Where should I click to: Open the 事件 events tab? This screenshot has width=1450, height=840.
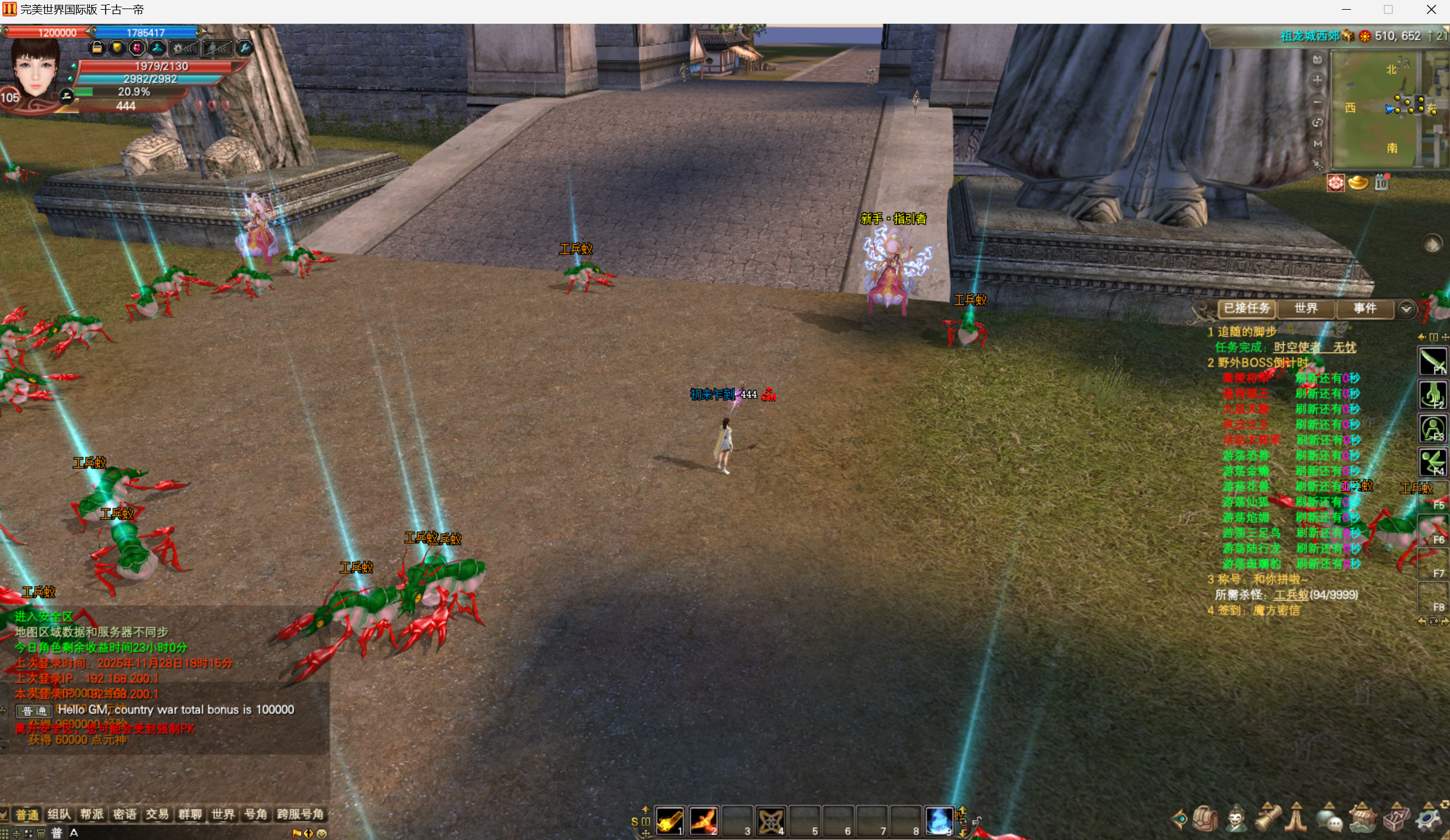[x=1364, y=308]
